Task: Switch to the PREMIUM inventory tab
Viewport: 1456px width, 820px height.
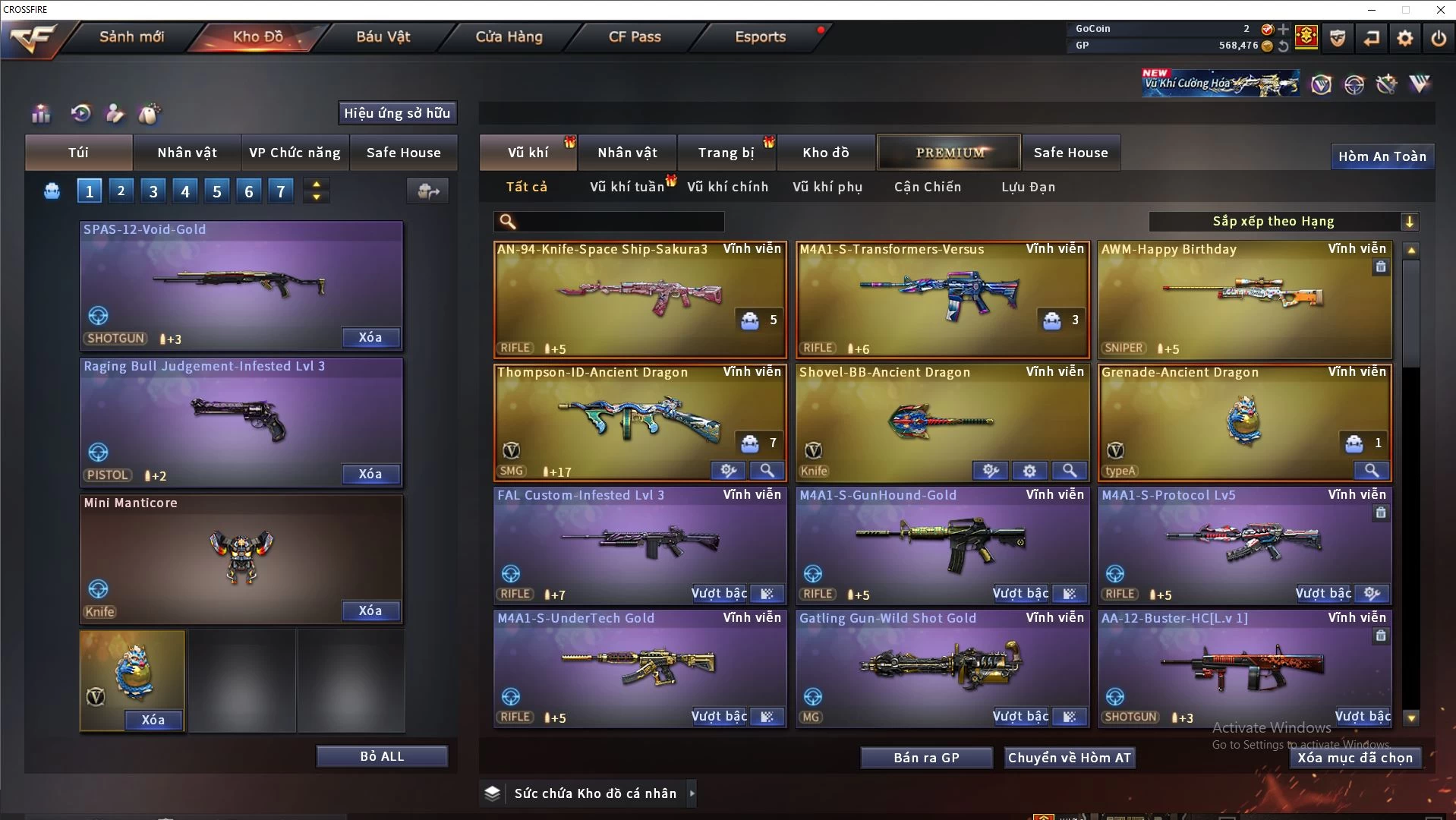Action: pos(950,153)
